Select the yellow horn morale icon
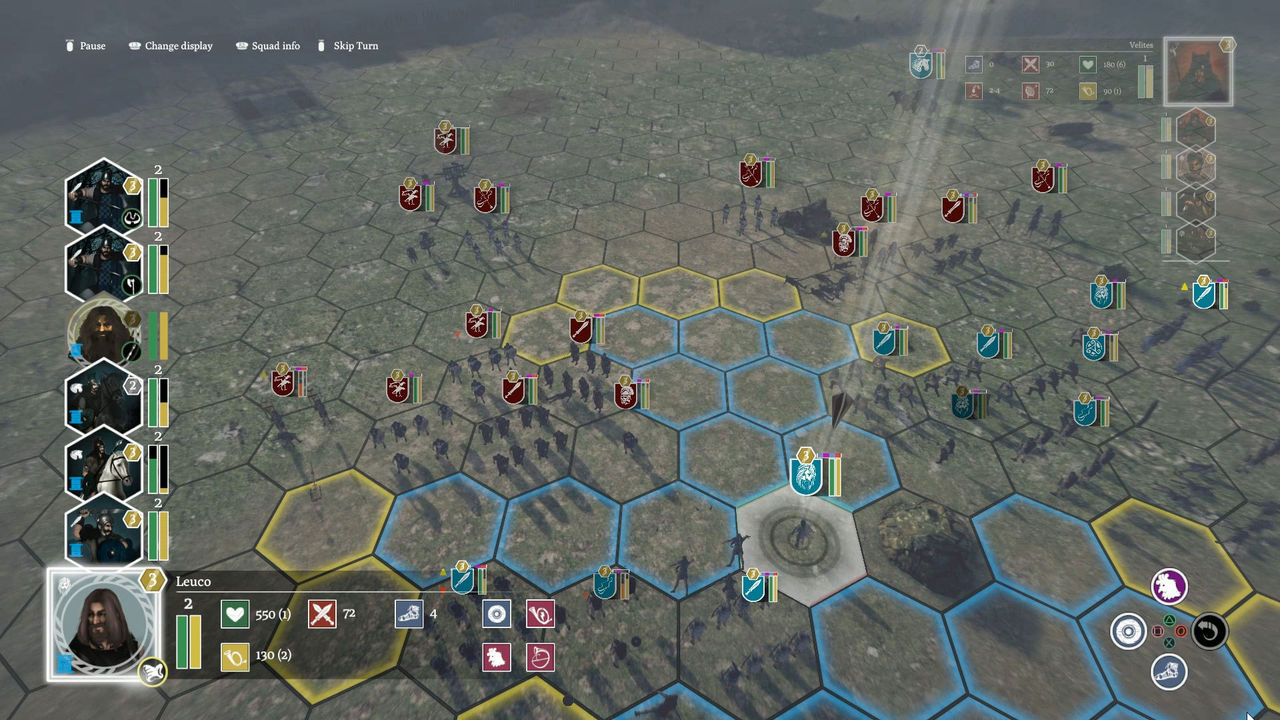Screen dimensions: 1280x720 click(x=238, y=656)
